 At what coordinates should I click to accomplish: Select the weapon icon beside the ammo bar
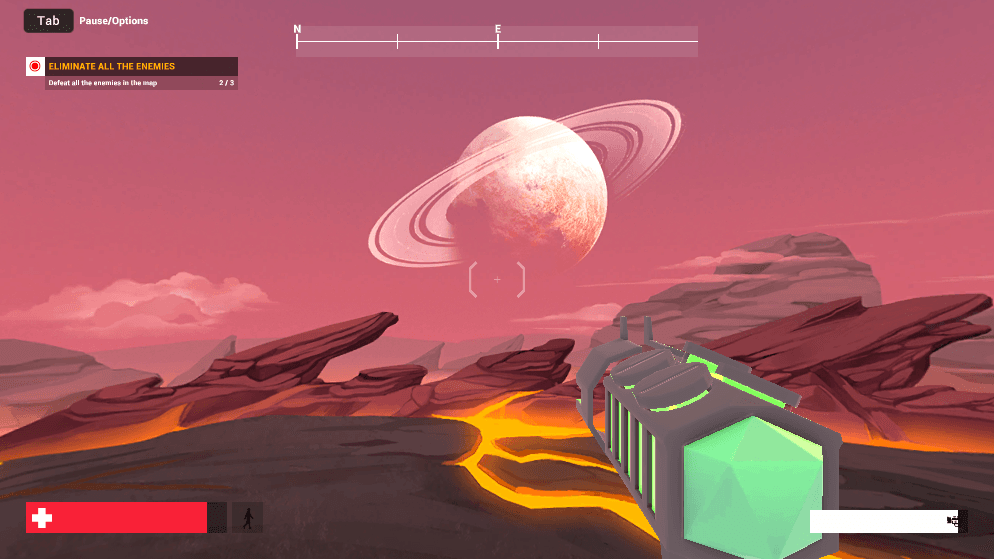pyautogui.click(x=957, y=521)
